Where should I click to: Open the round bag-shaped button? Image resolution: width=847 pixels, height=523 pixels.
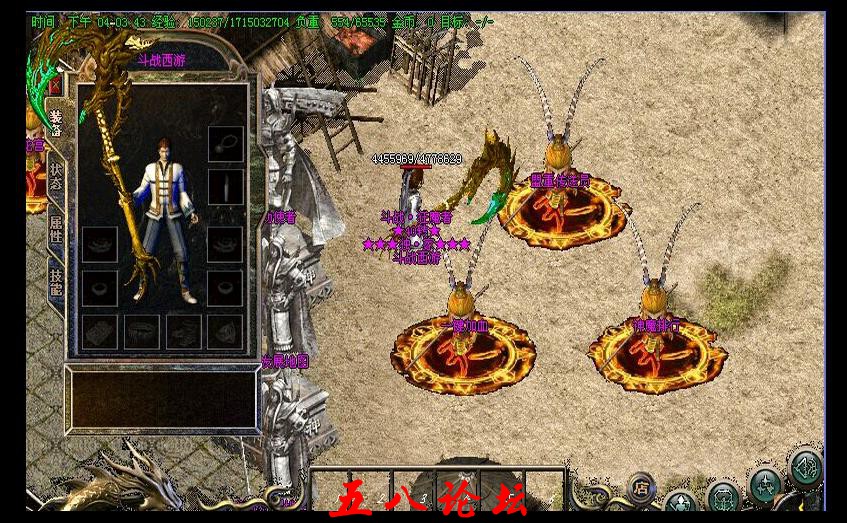(722, 496)
